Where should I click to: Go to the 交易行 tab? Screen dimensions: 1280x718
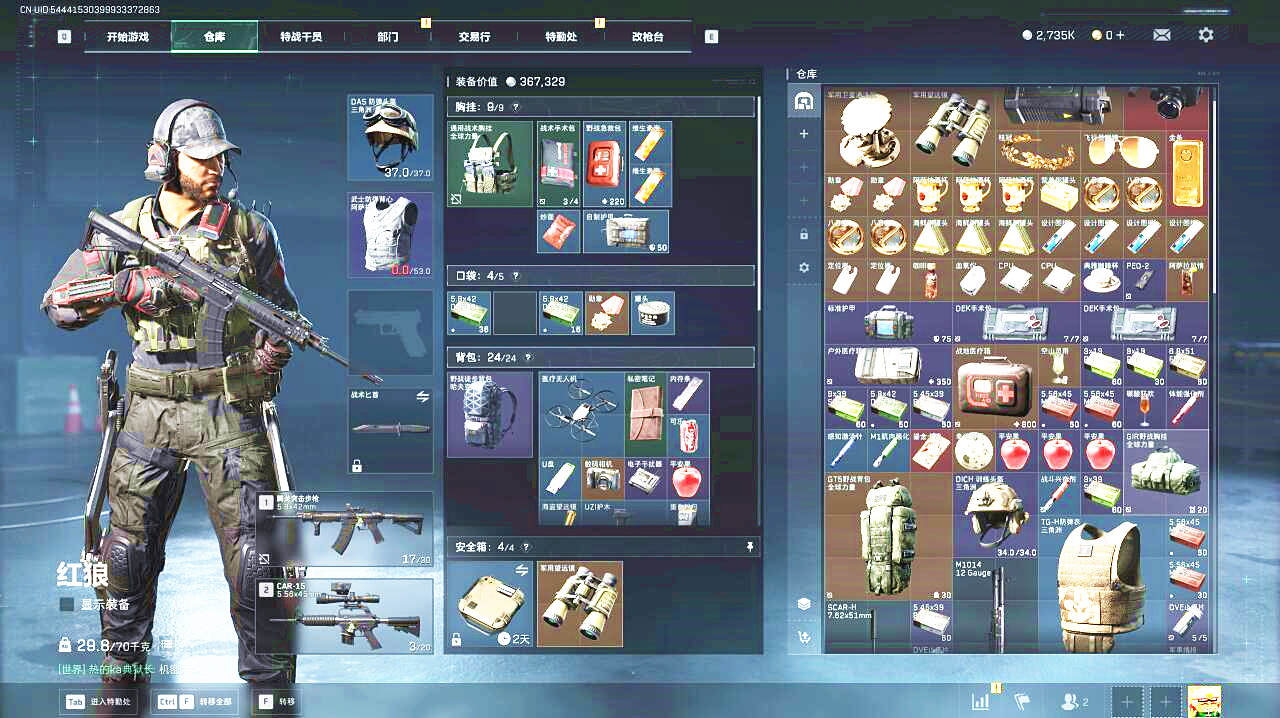pyautogui.click(x=474, y=37)
